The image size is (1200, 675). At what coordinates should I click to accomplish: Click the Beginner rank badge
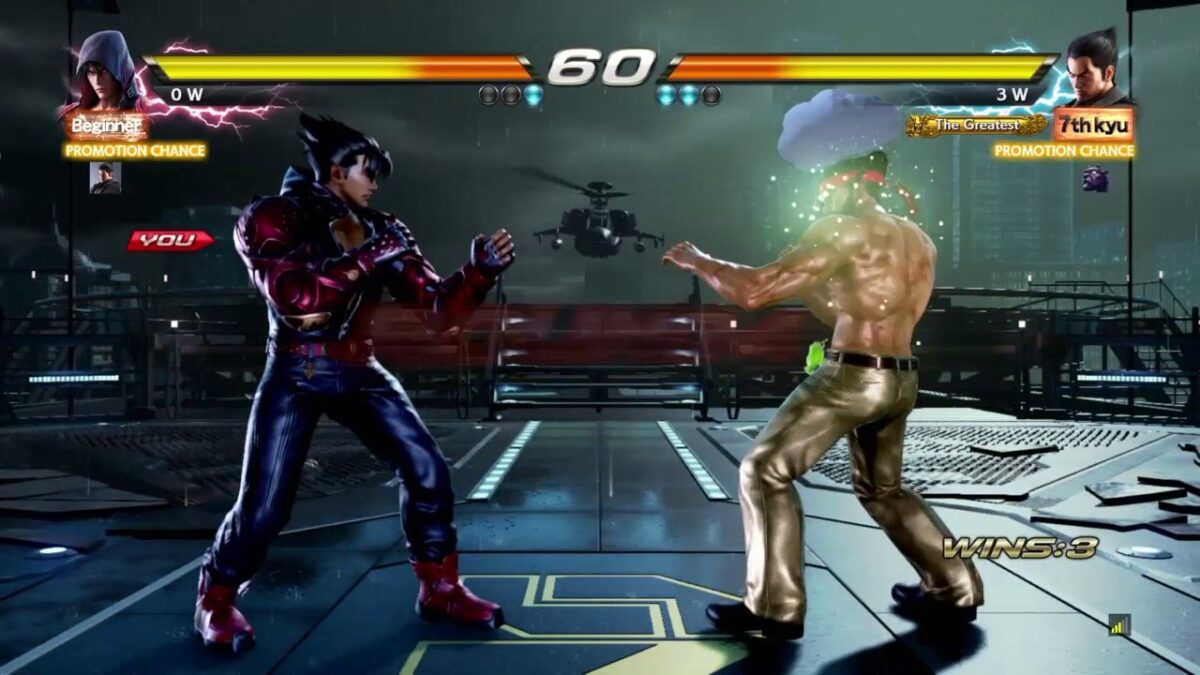click(108, 126)
